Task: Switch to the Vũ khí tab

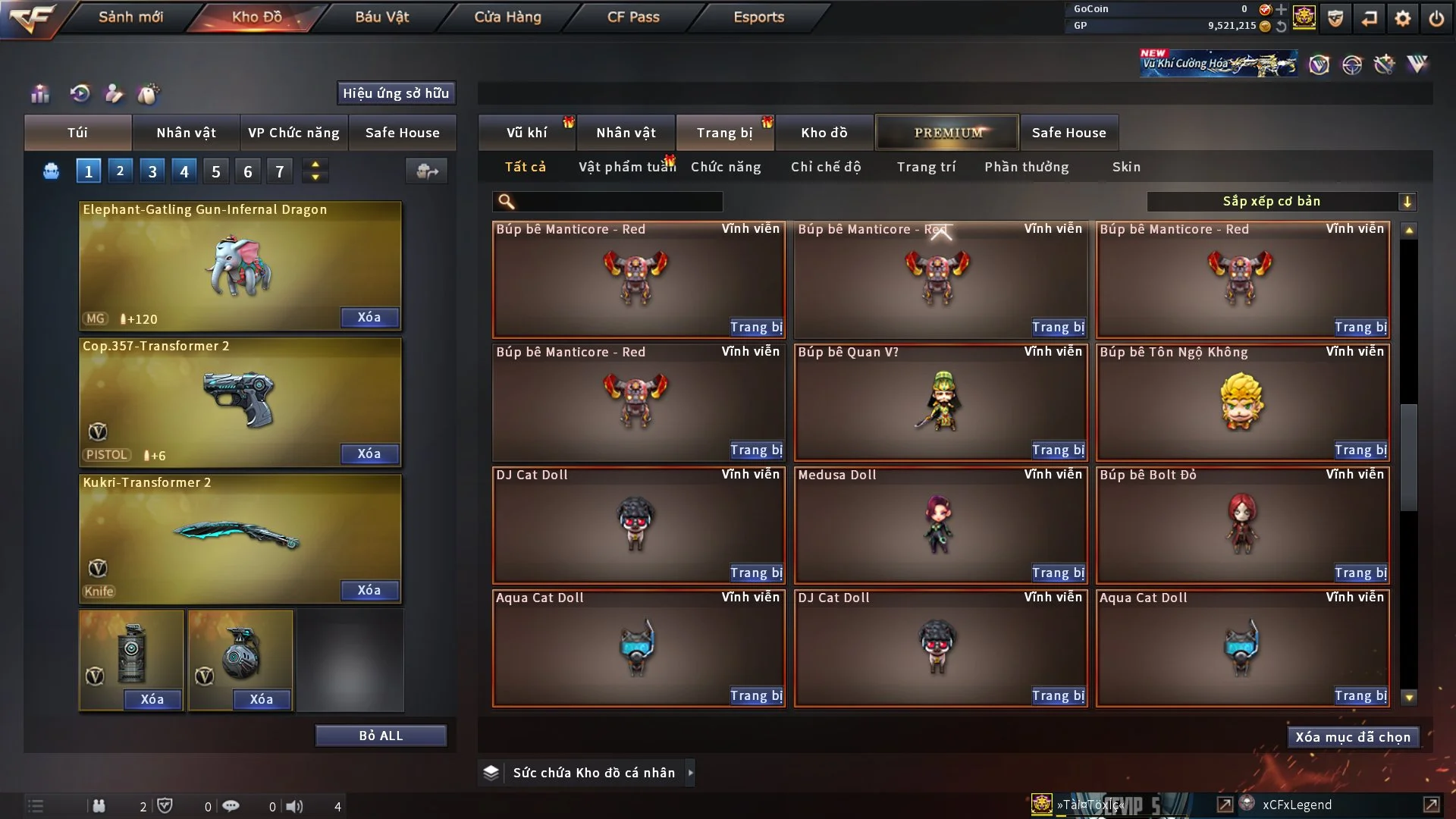Action: pyautogui.click(x=526, y=133)
